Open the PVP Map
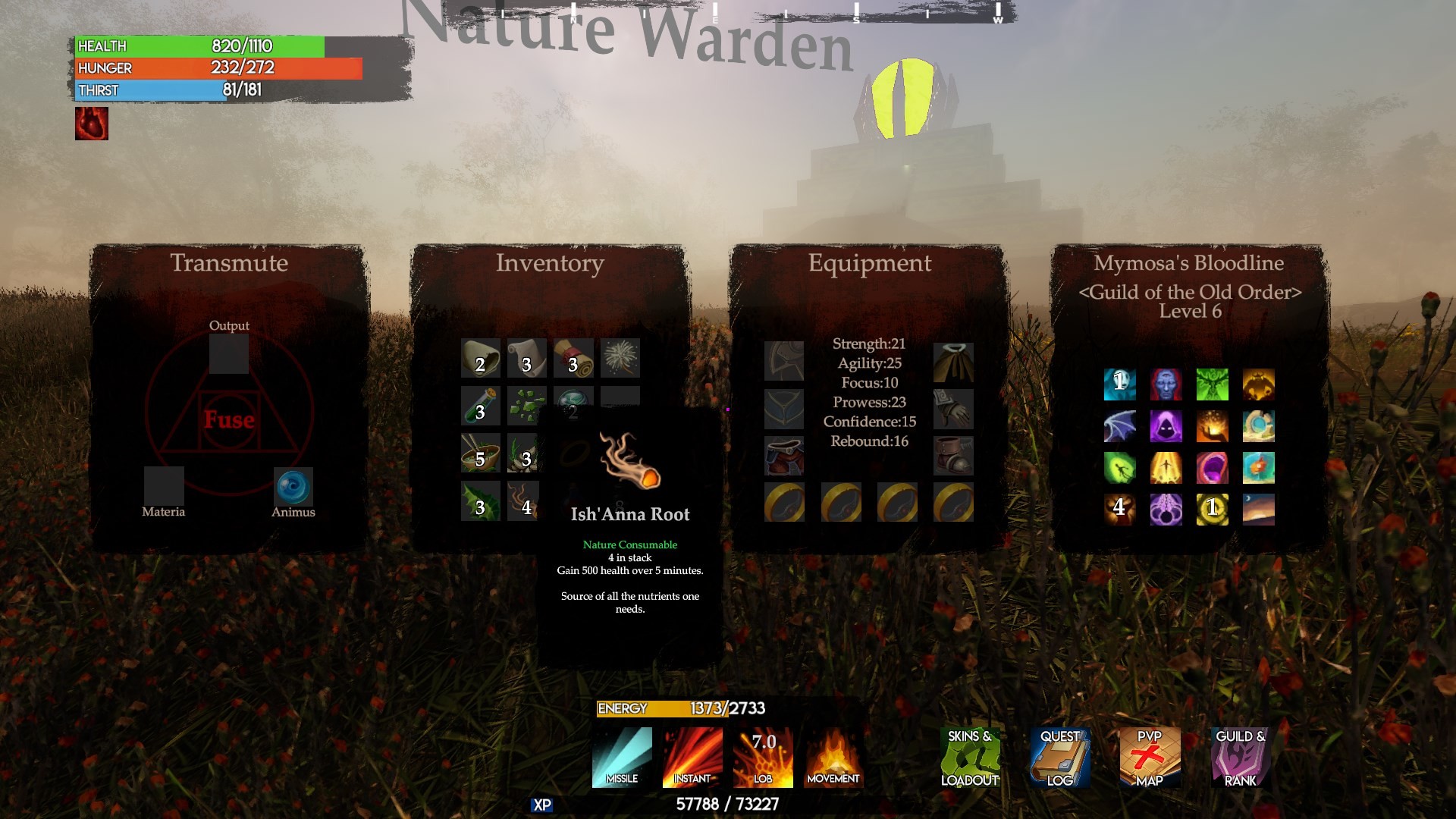The height and width of the screenshot is (819, 1456). click(x=1150, y=757)
